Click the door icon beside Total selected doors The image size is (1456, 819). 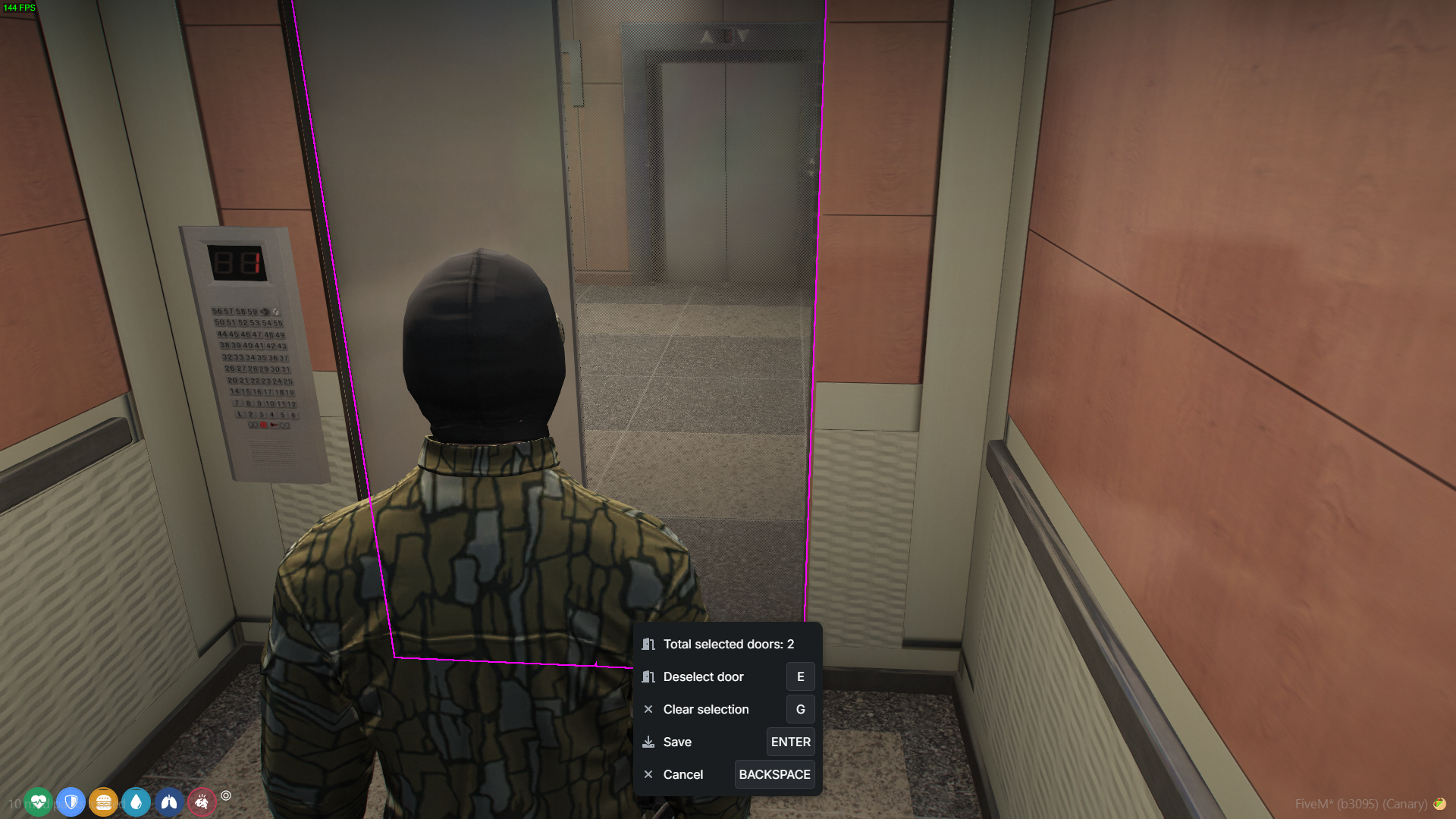tap(648, 644)
